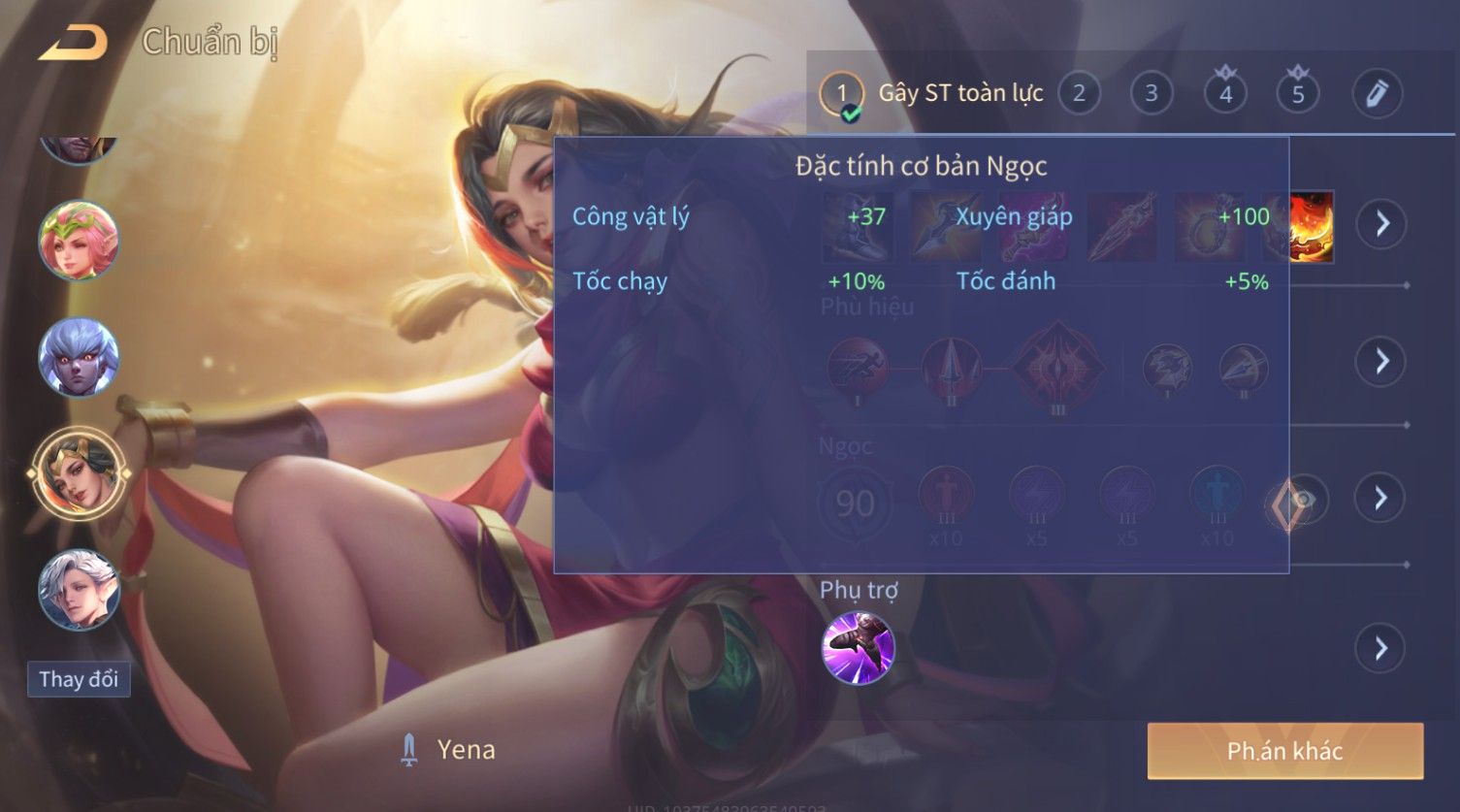The image size is (1460, 812).
Task: Choose build preset 4
Action: [1225, 94]
